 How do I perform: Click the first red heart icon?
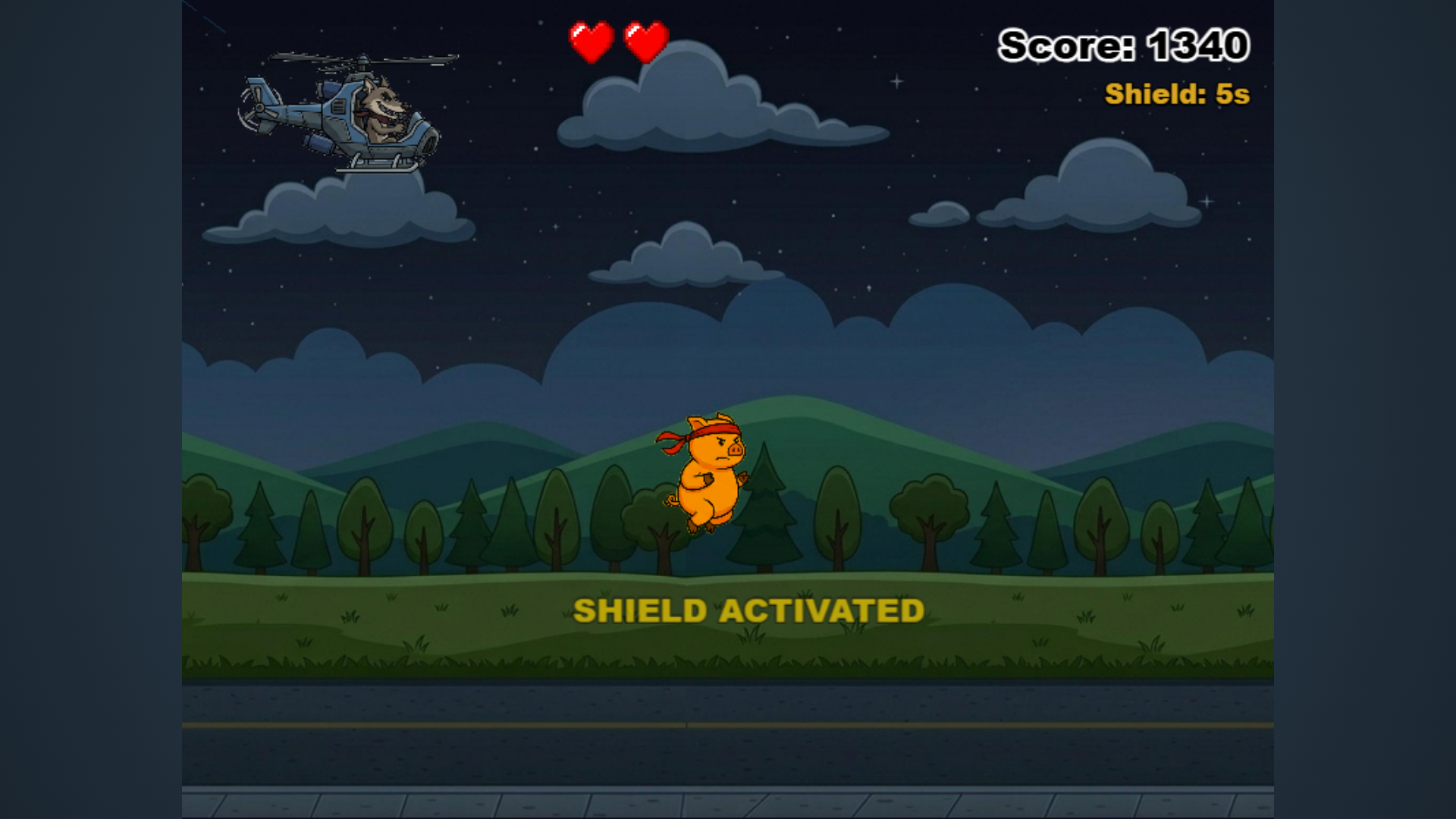(591, 42)
